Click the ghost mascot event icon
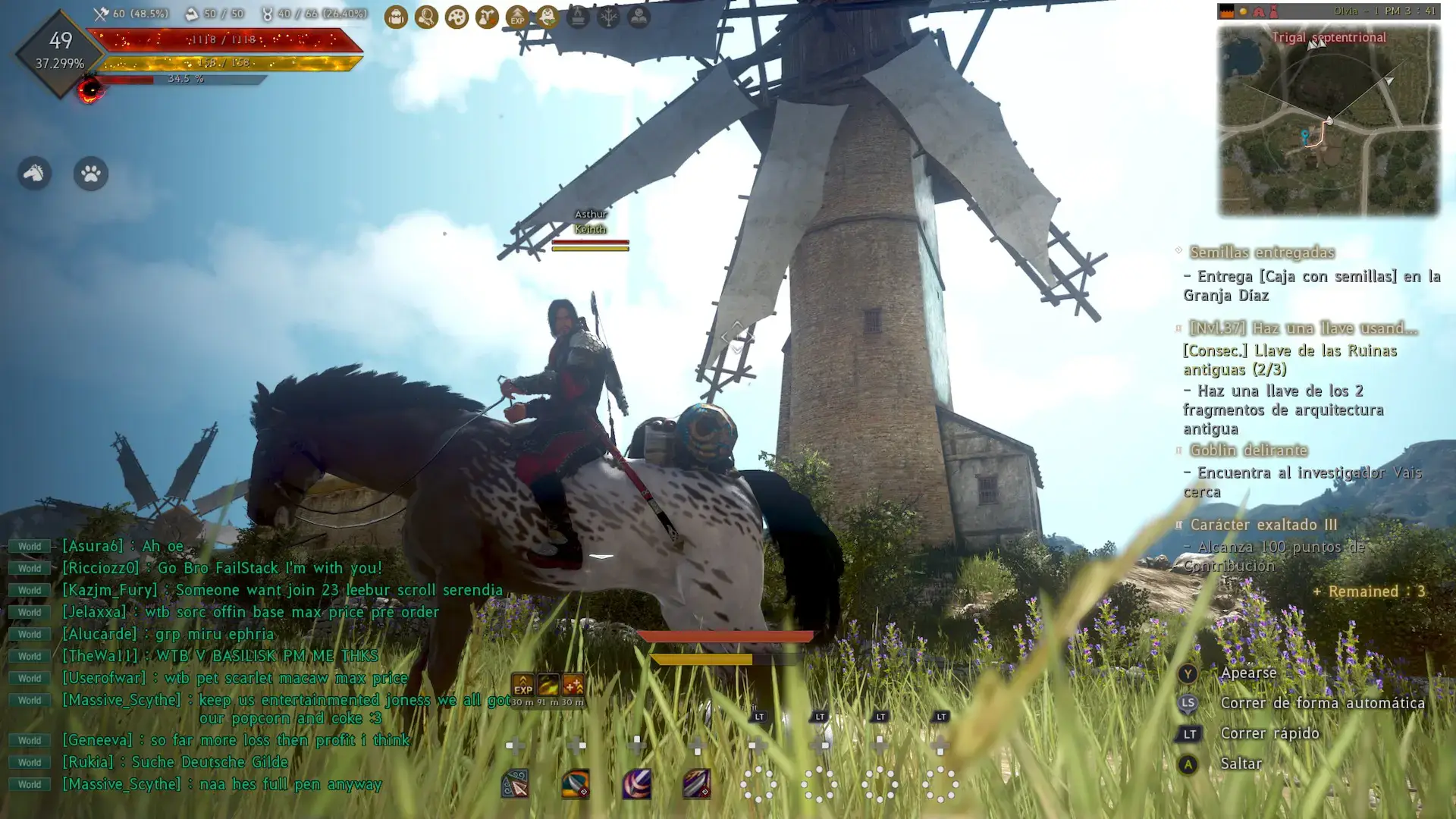The image size is (1456, 819). (x=548, y=17)
